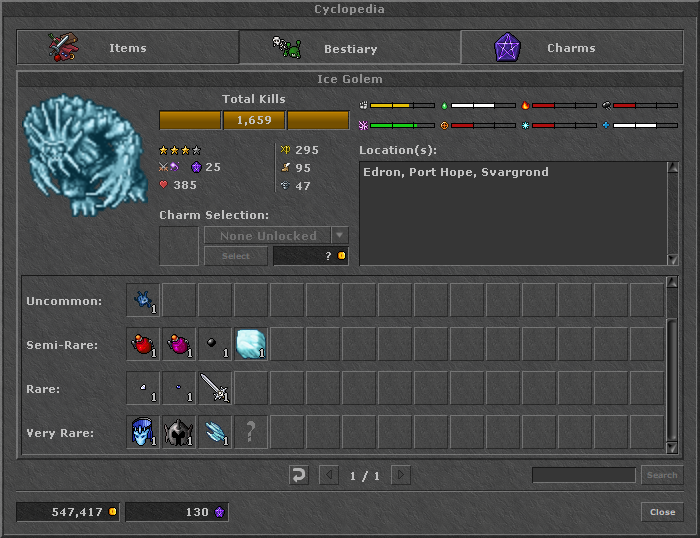Click the blue ice mask loot item
This screenshot has width=700, height=538.
coord(143,432)
